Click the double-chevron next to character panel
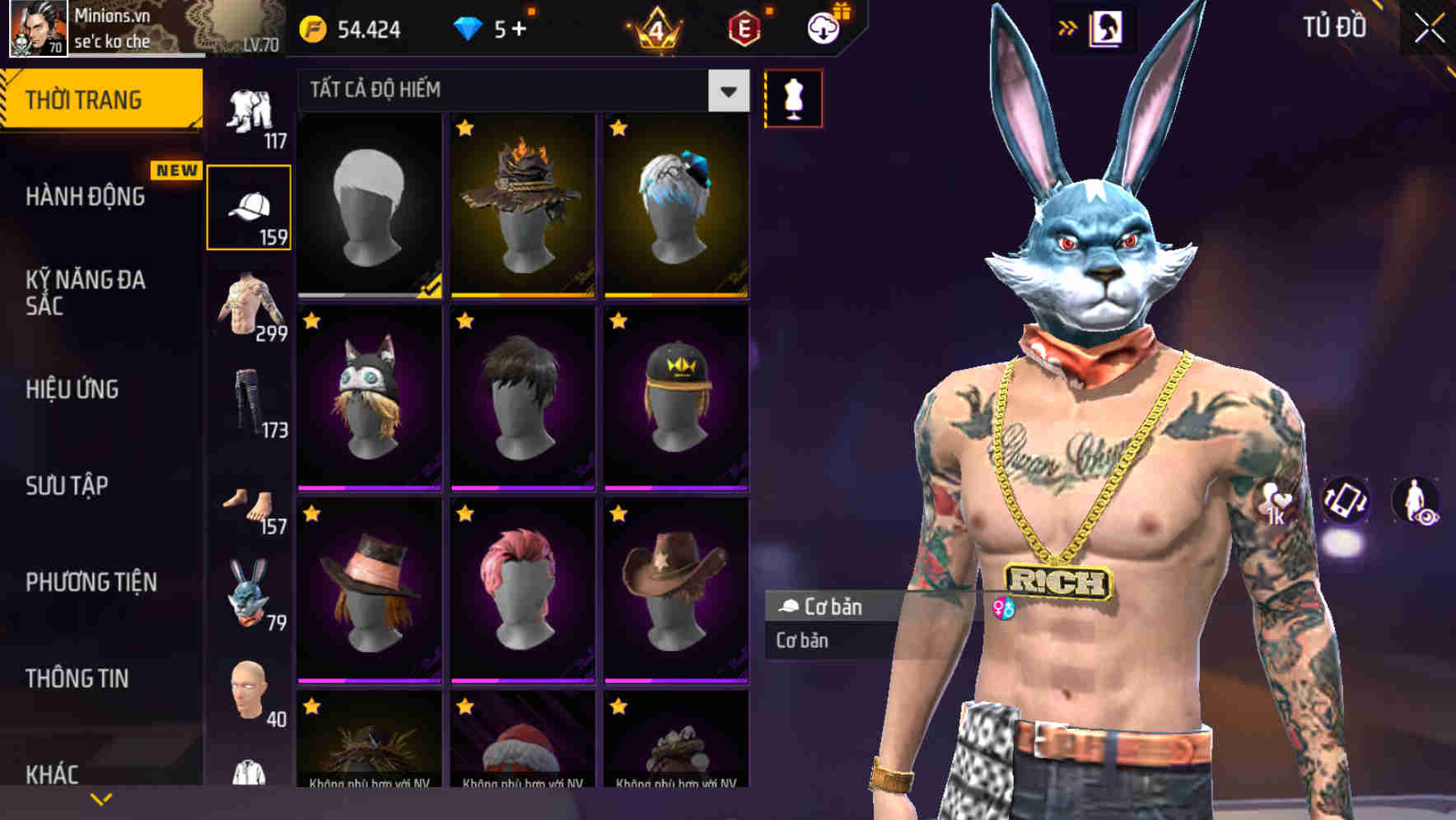This screenshot has height=820, width=1456. click(x=1068, y=27)
